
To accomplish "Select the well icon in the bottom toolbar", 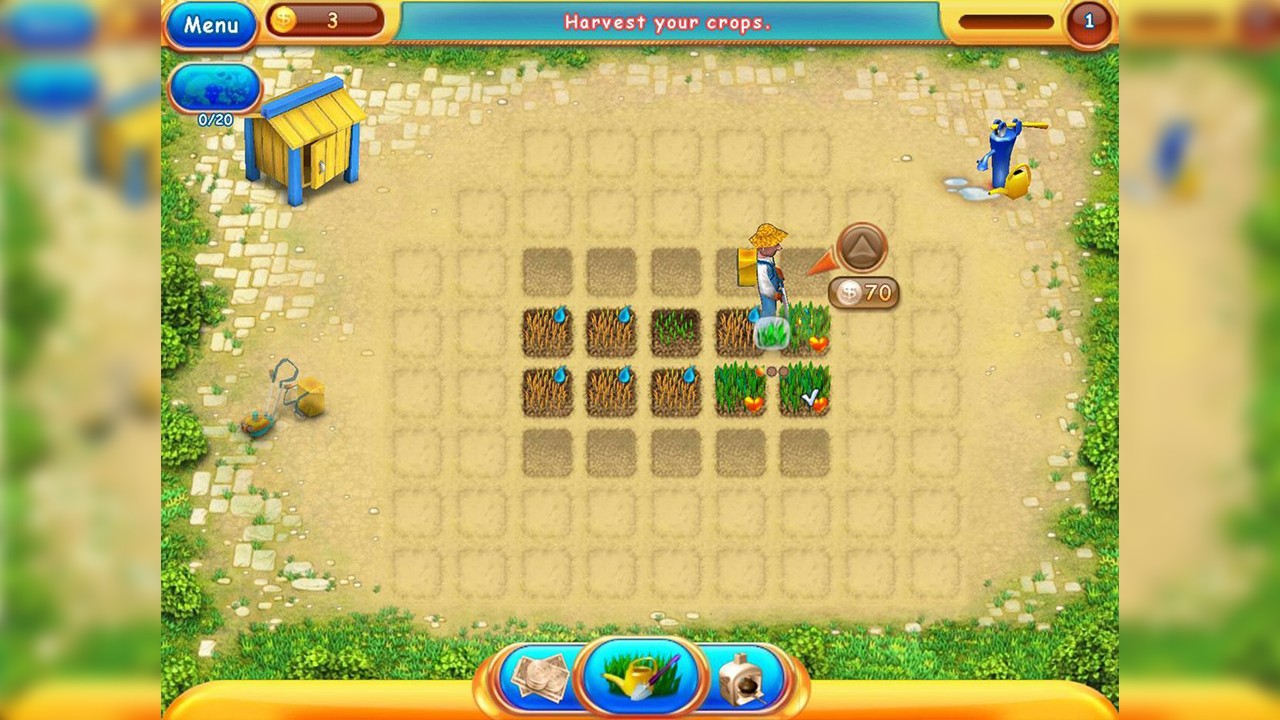I will 742,676.
